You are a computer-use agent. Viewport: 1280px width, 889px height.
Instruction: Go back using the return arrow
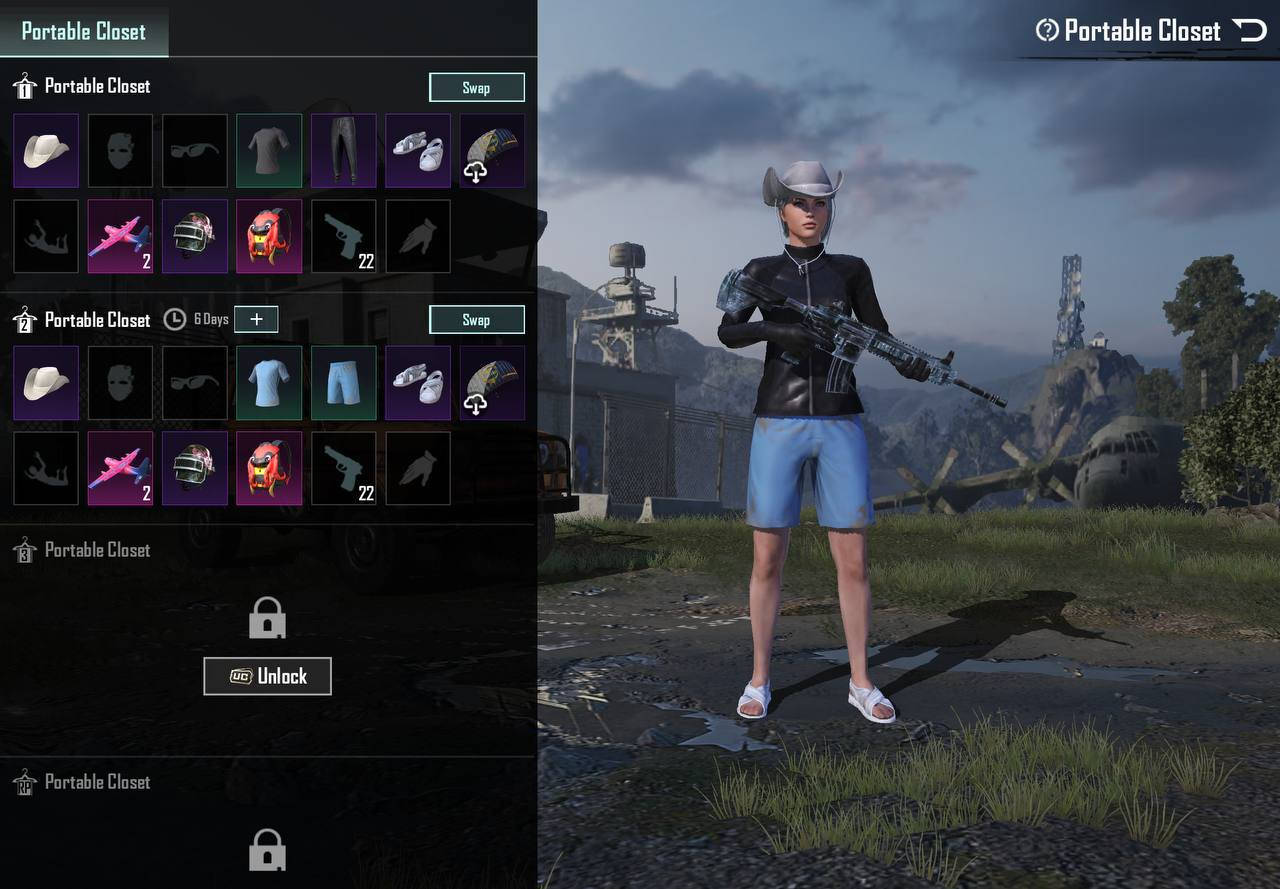click(x=1250, y=31)
